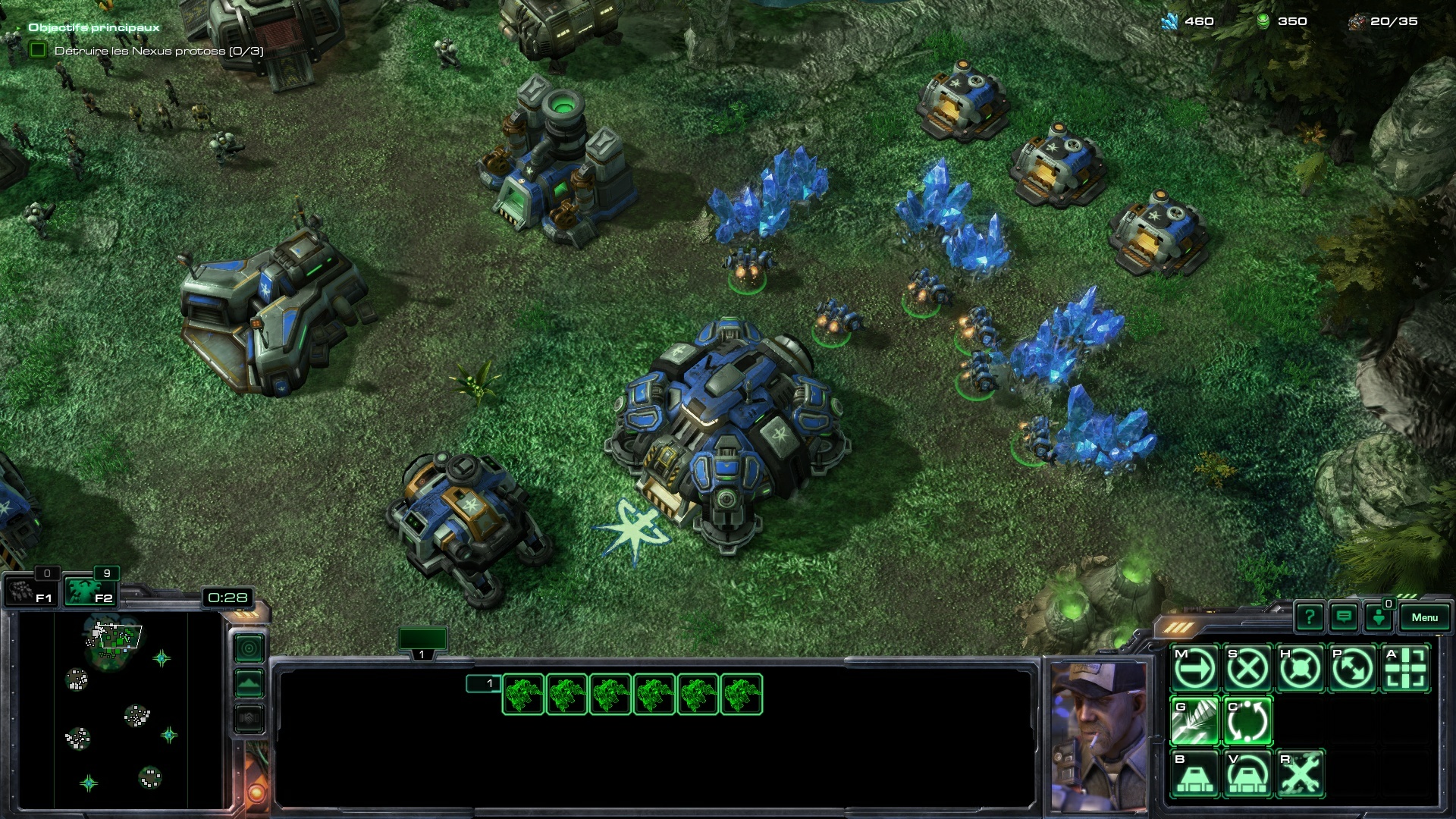Viewport: 1456px width, 819px height.
Task: Activate the Stop command icon
Action: 1247,669
